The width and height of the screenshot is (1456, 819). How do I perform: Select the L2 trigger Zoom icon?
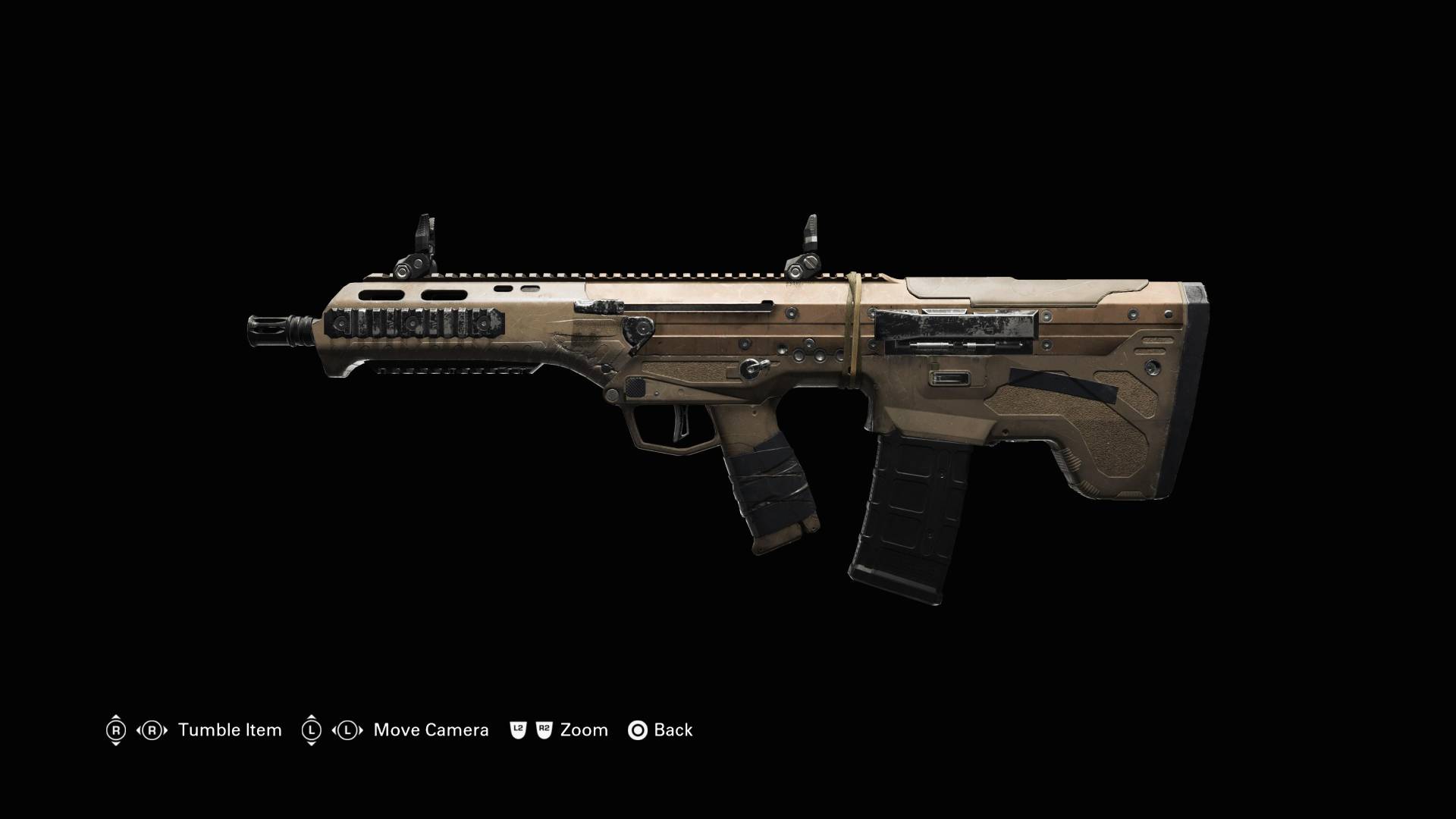coord(517,730)
